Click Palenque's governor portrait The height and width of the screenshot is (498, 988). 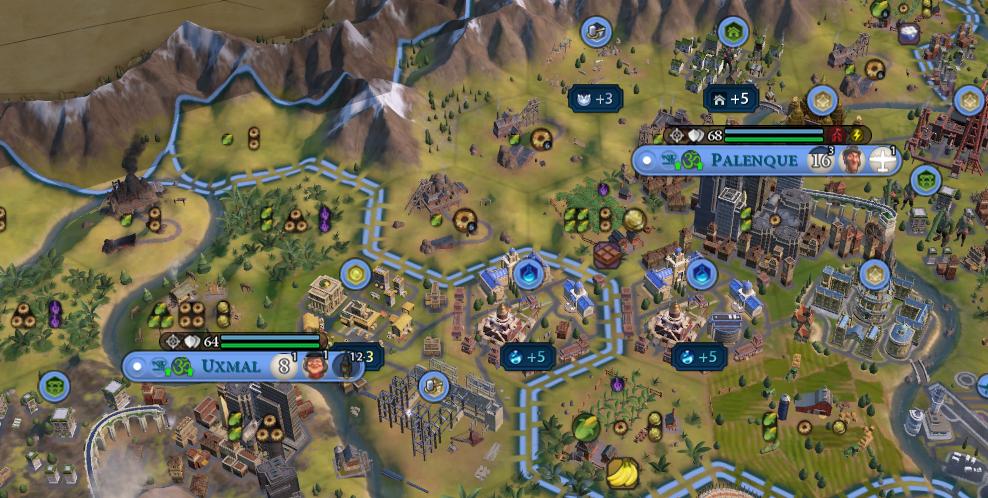(853, 160)
